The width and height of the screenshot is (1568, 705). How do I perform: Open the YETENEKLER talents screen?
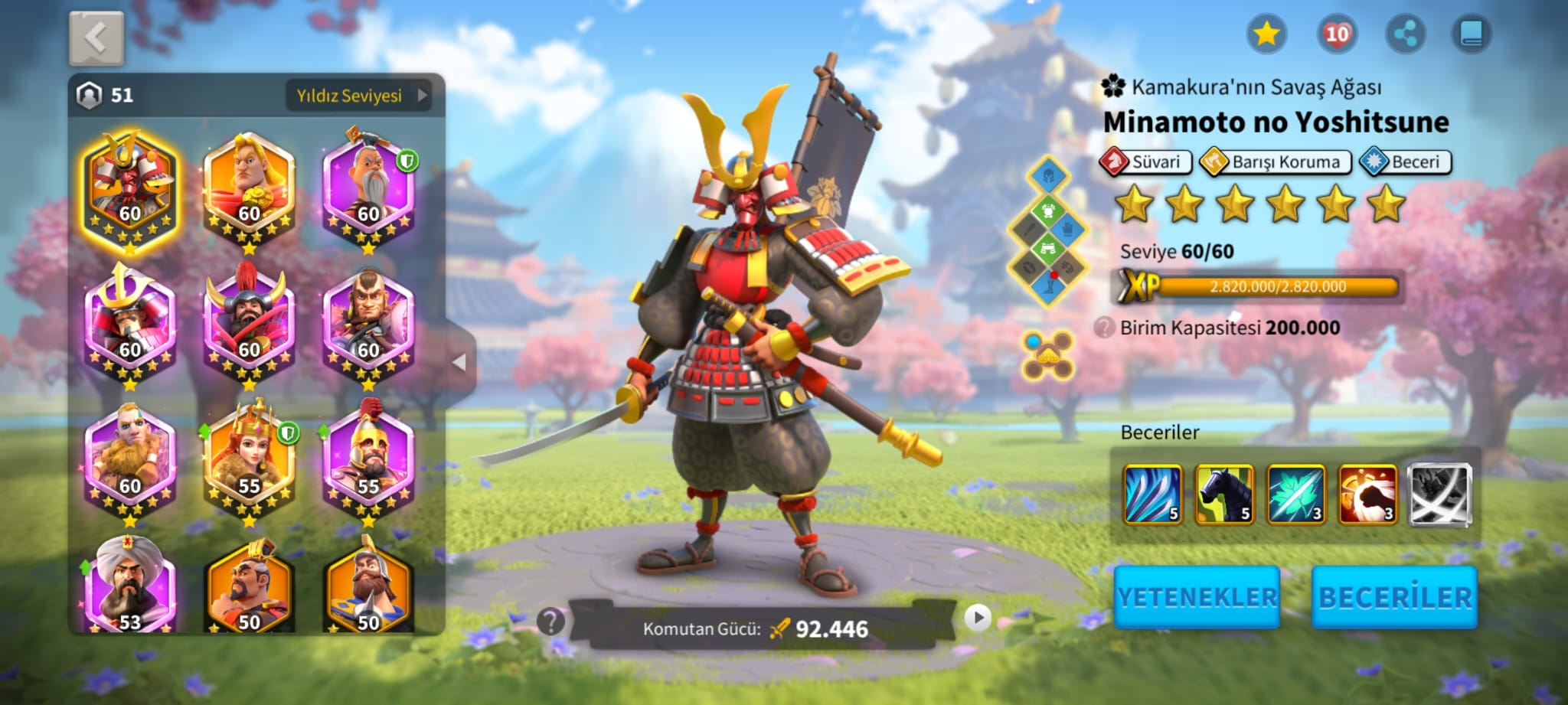(x=1197, y=597)
